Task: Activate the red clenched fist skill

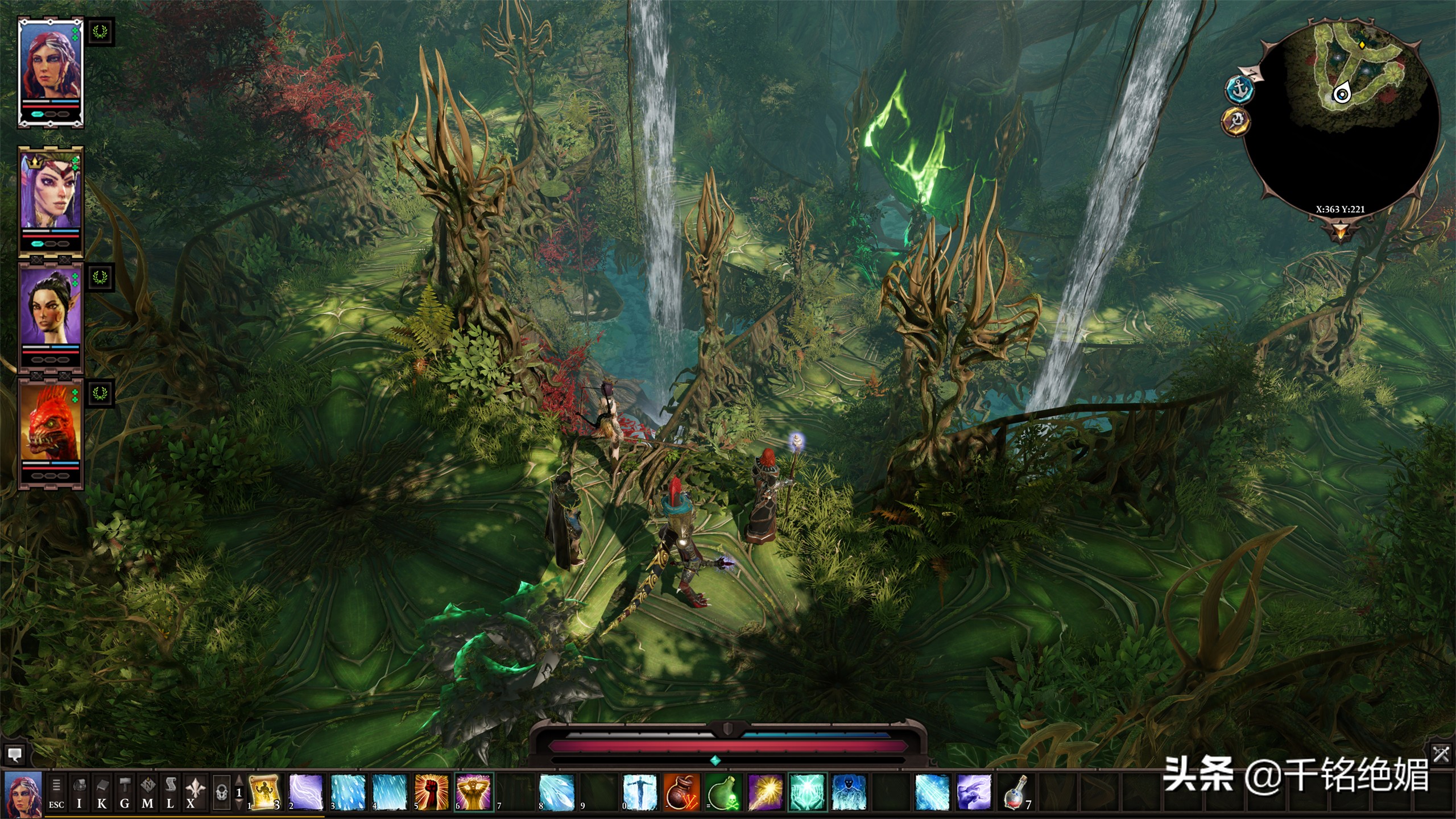Action: (x=432, y=792)
